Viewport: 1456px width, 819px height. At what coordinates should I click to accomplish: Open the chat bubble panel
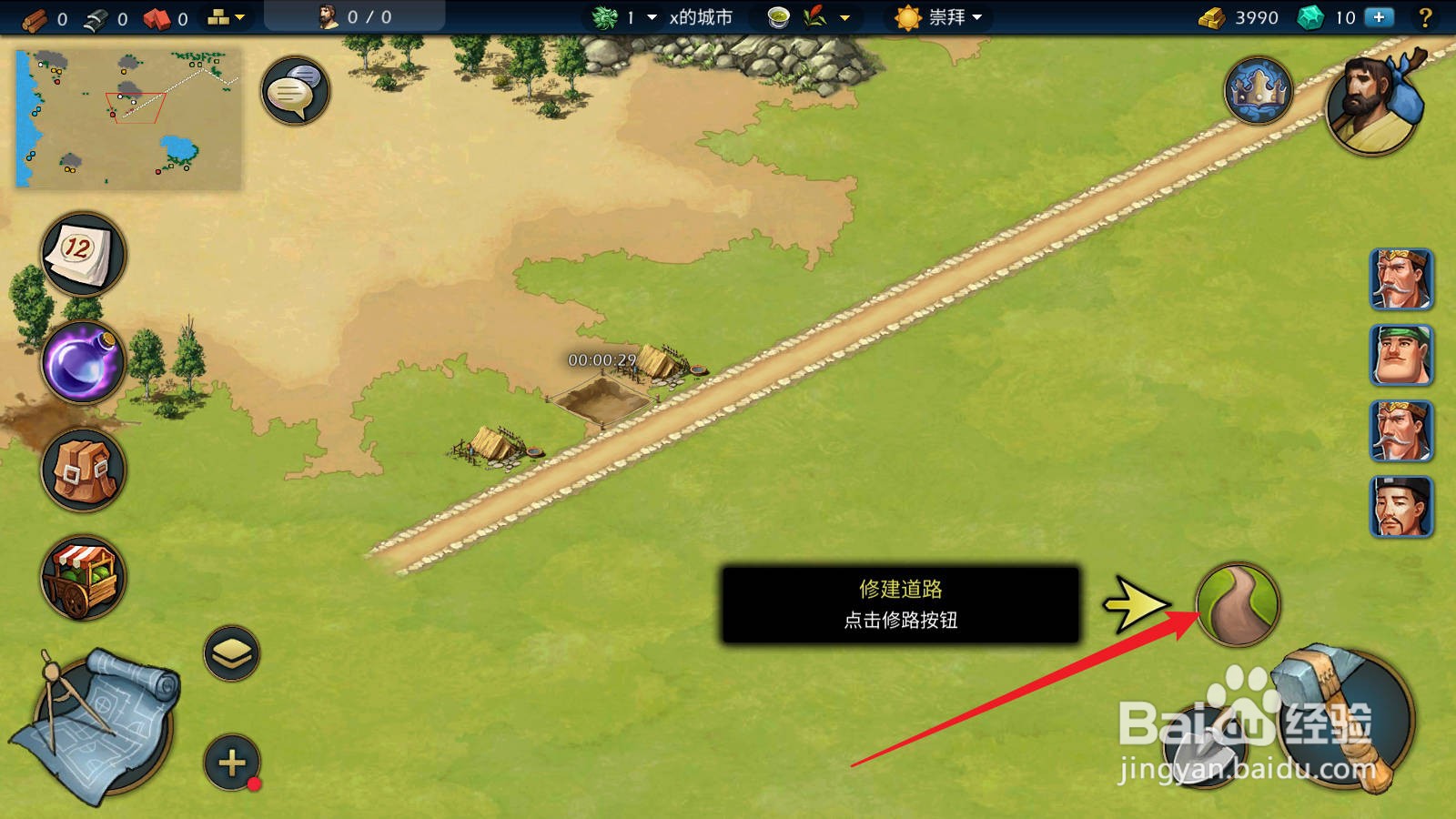tap(294, 91)
